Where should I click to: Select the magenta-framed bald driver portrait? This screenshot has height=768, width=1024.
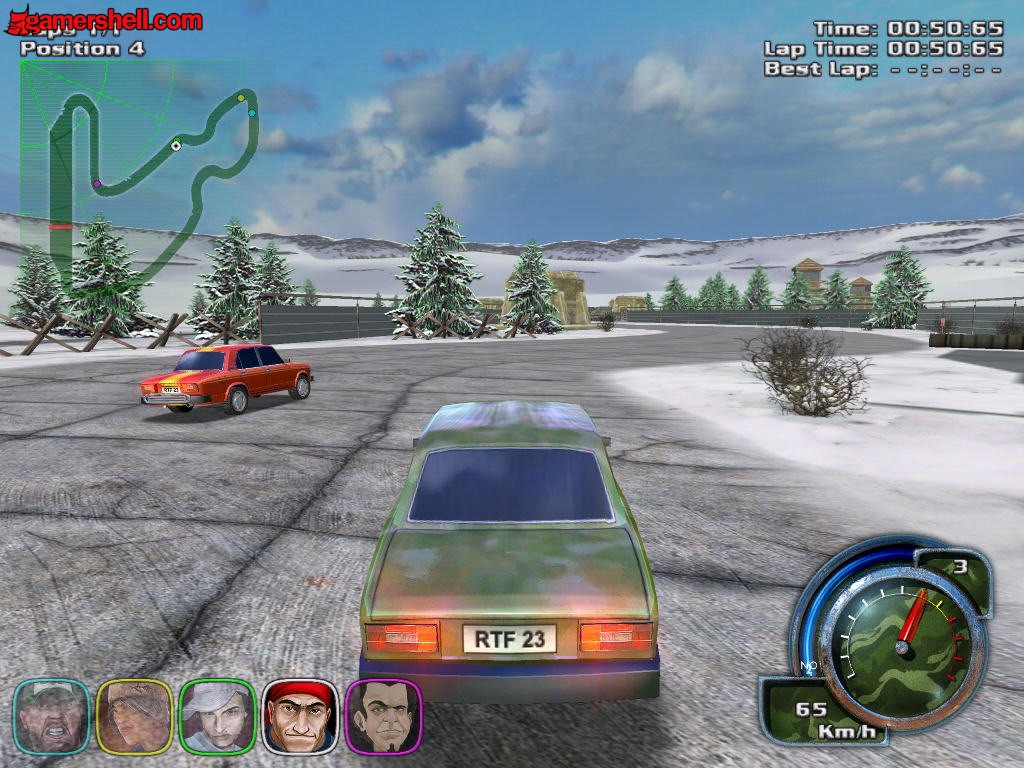(x=383, y=716)
